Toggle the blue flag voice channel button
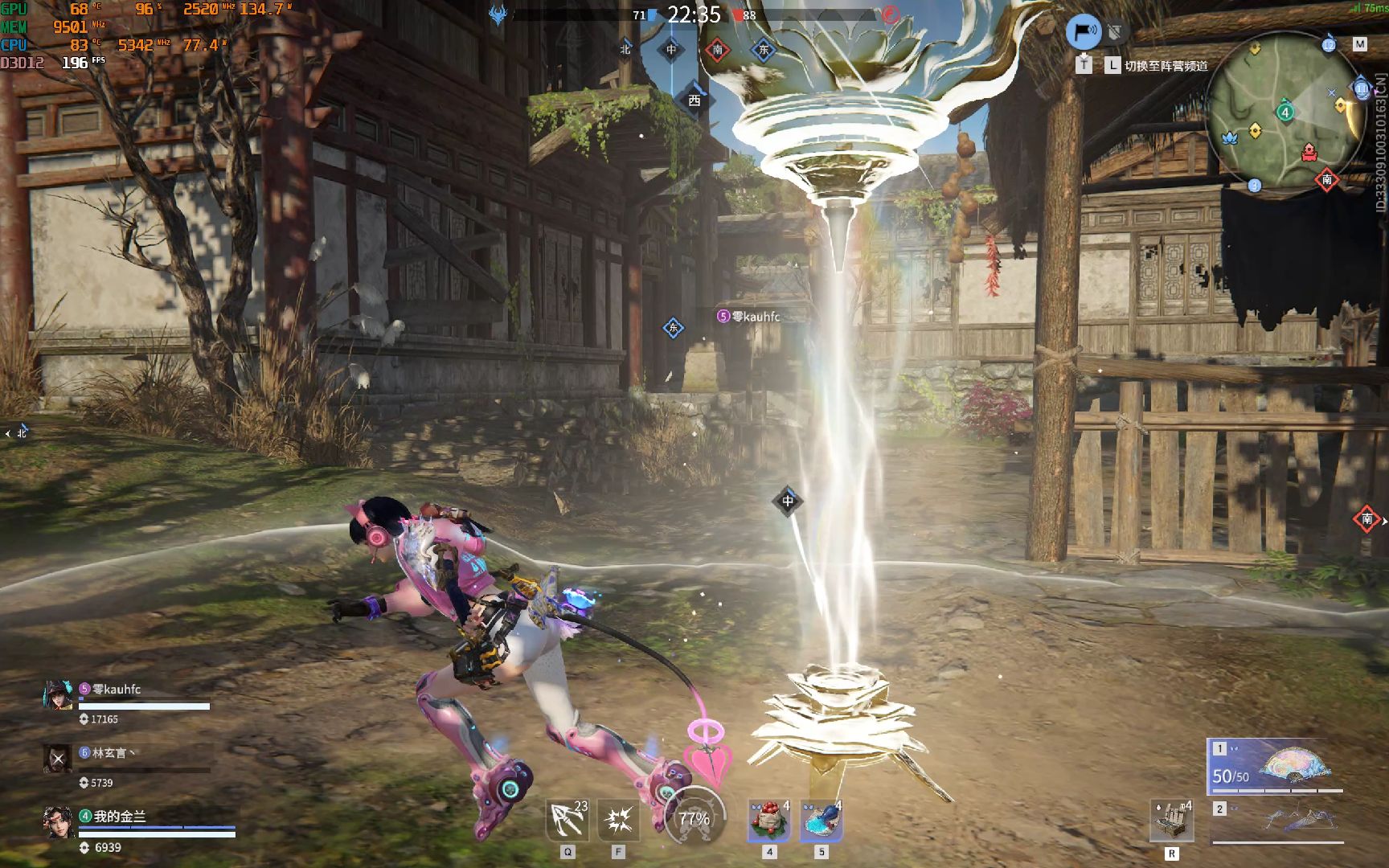This screenshot has height=868, width=1389. pos(1084,32)
